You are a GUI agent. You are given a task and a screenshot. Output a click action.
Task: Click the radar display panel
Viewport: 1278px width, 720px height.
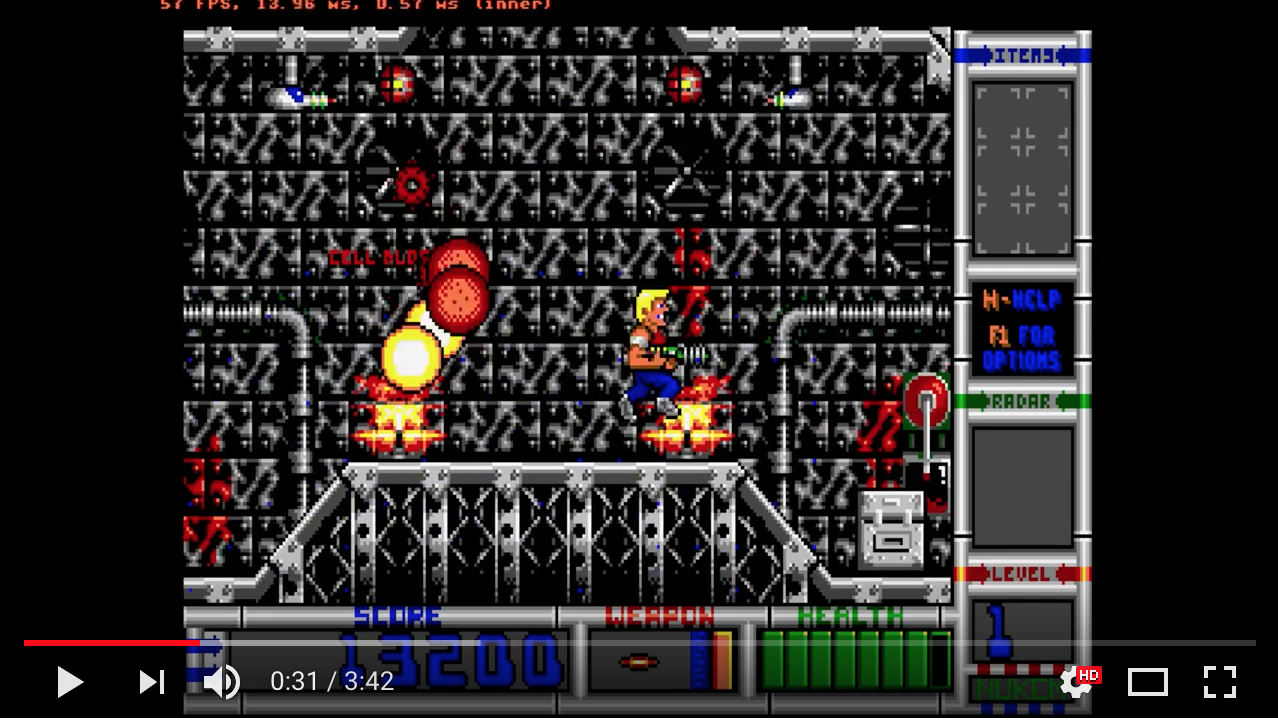1022,486
